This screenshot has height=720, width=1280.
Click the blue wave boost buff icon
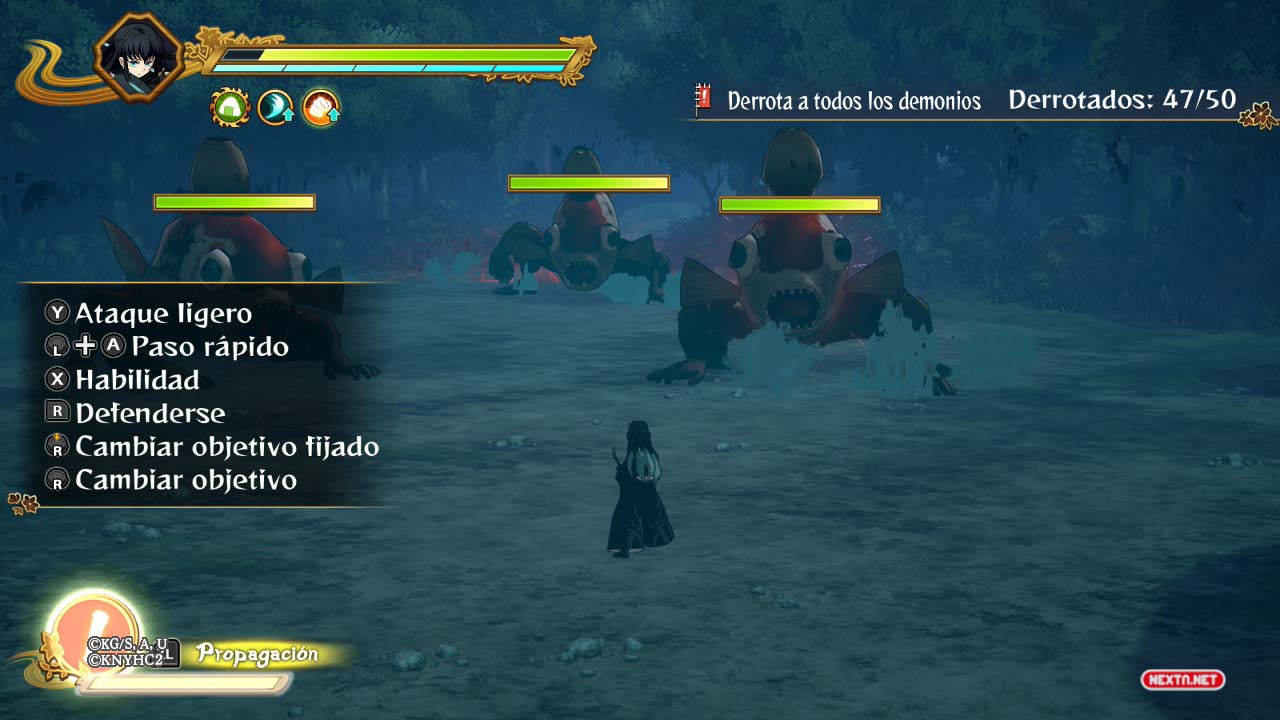(x=276, y=107)
